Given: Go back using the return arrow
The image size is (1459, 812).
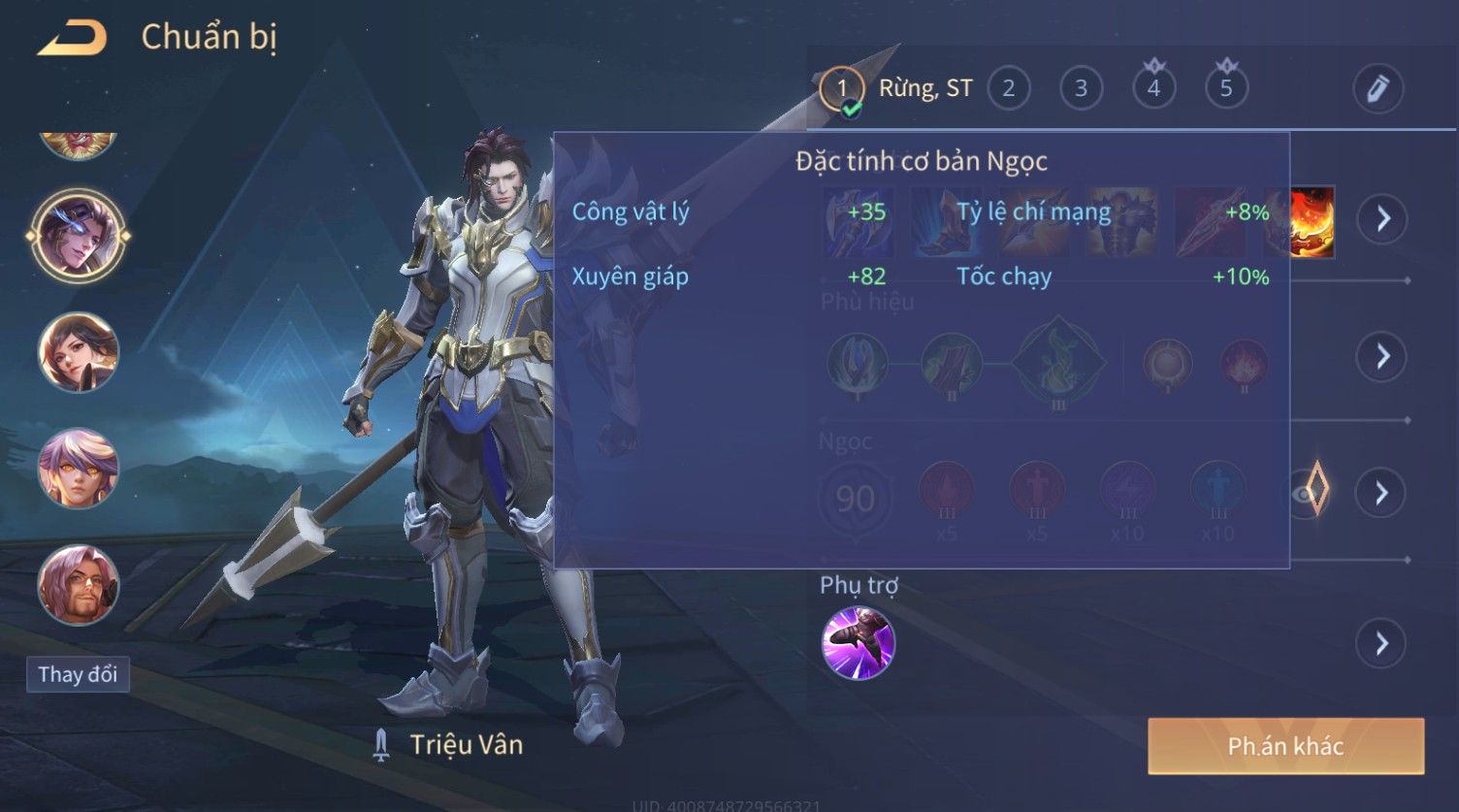Looking at the screenshot, I should pos(72,39).
